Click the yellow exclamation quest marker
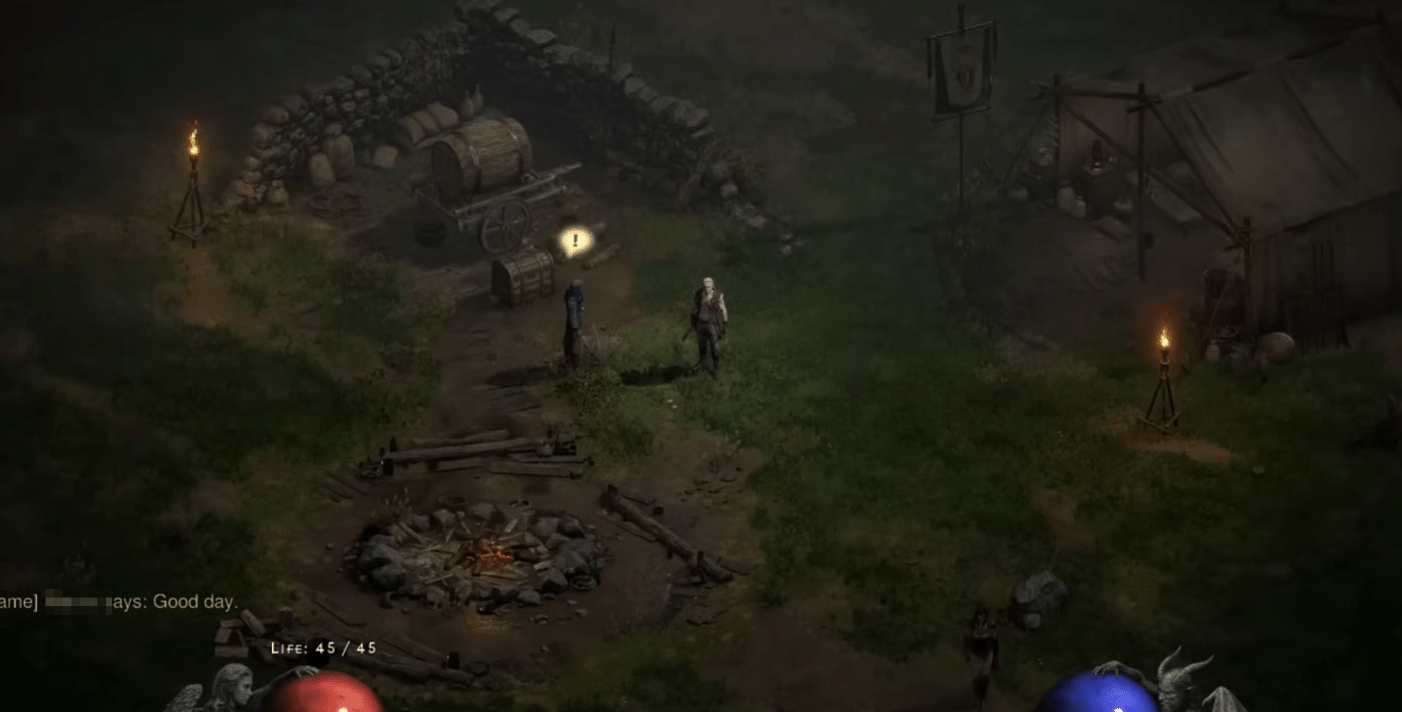The height and width of the screenshot is (712, 1402). (x=574, y=241)
